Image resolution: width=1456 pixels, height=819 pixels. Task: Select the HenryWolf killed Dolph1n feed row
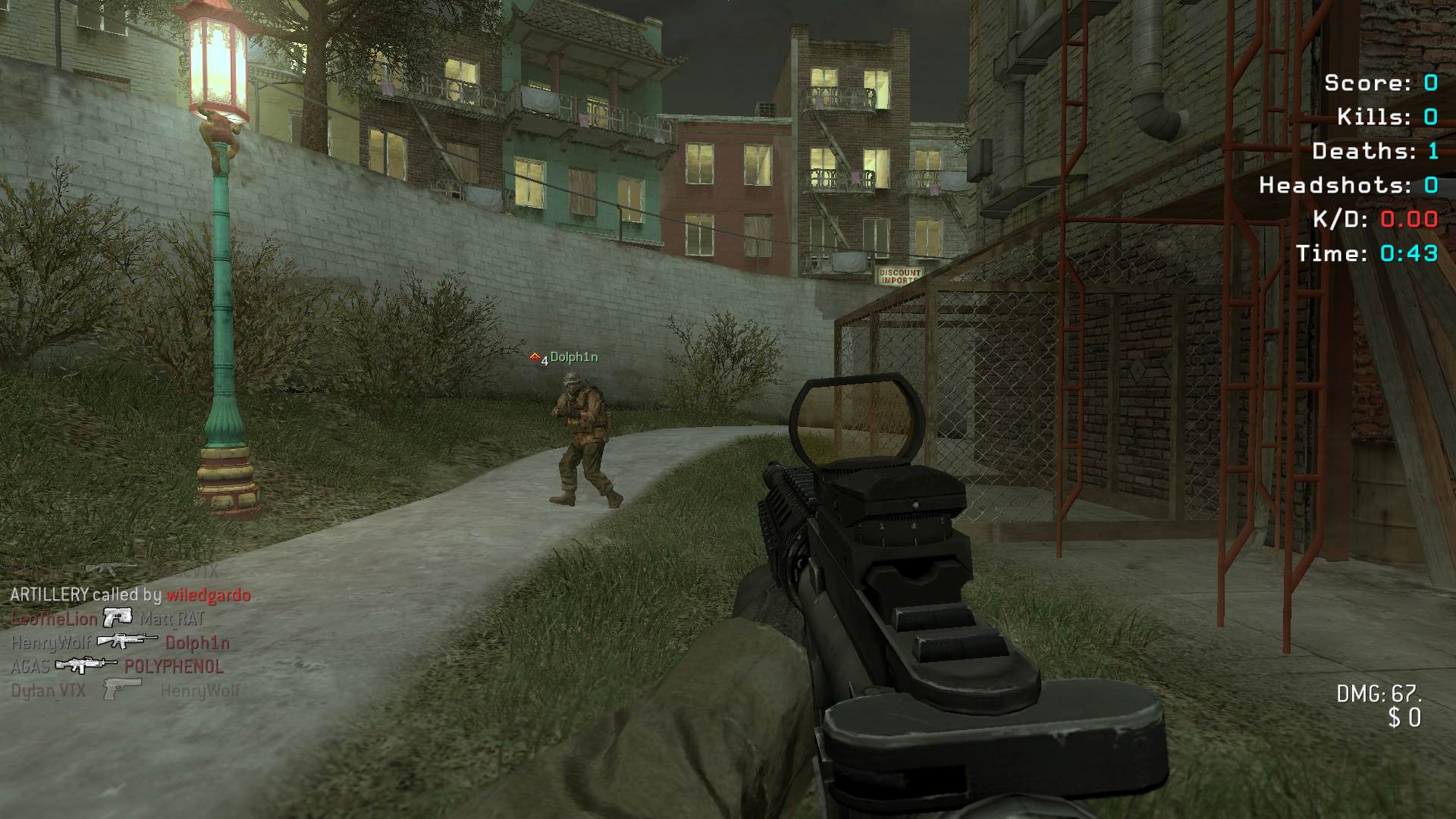tap(120, 643)
